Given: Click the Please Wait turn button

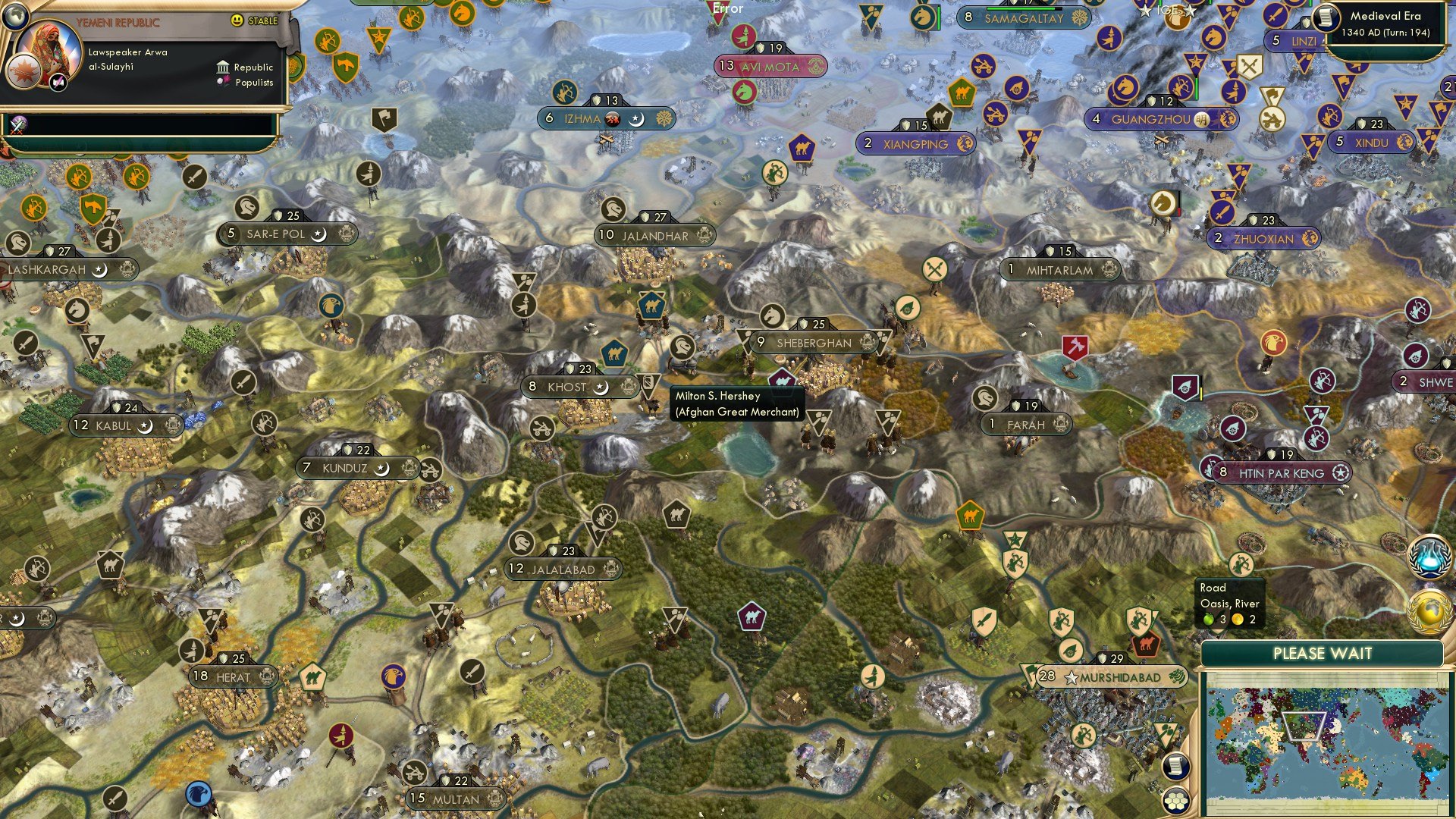Looking at the screenshot, I should (1322, 654).
